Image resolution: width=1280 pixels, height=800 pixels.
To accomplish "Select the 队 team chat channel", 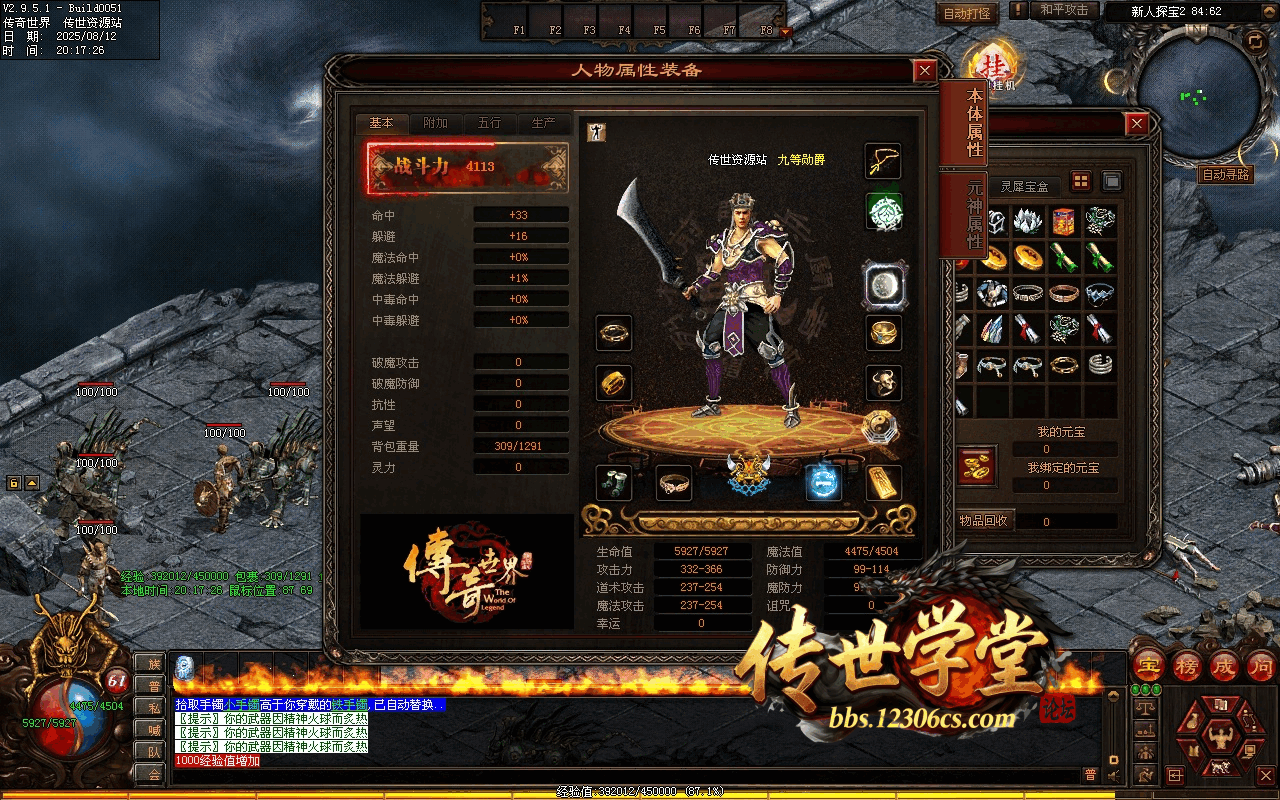I will point(154,751).
